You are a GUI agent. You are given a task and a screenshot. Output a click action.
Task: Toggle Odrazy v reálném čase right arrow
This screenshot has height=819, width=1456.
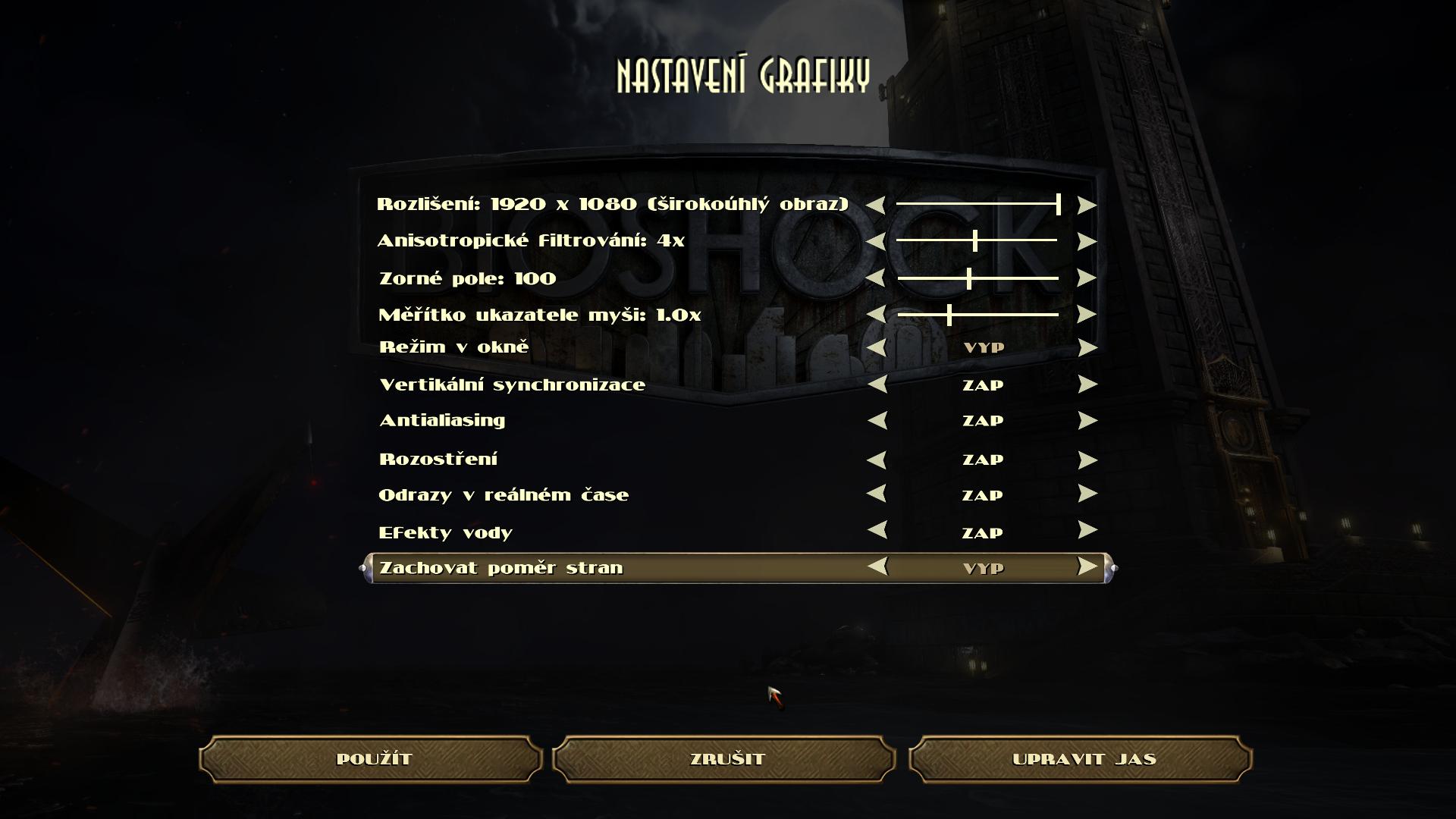pyautogui.click(x=1087, y=494)
